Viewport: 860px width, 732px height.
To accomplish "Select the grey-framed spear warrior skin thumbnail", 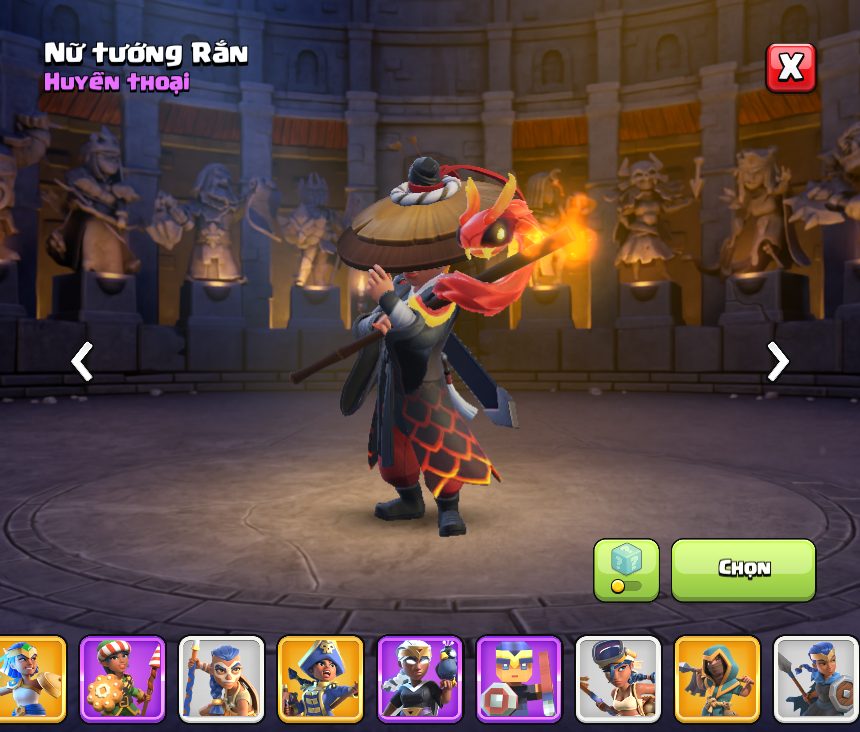I will coord(815,679).
